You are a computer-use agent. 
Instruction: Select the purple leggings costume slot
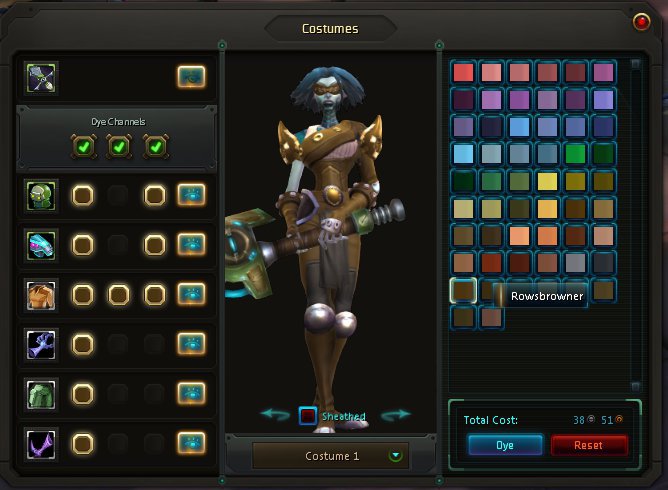42,344
